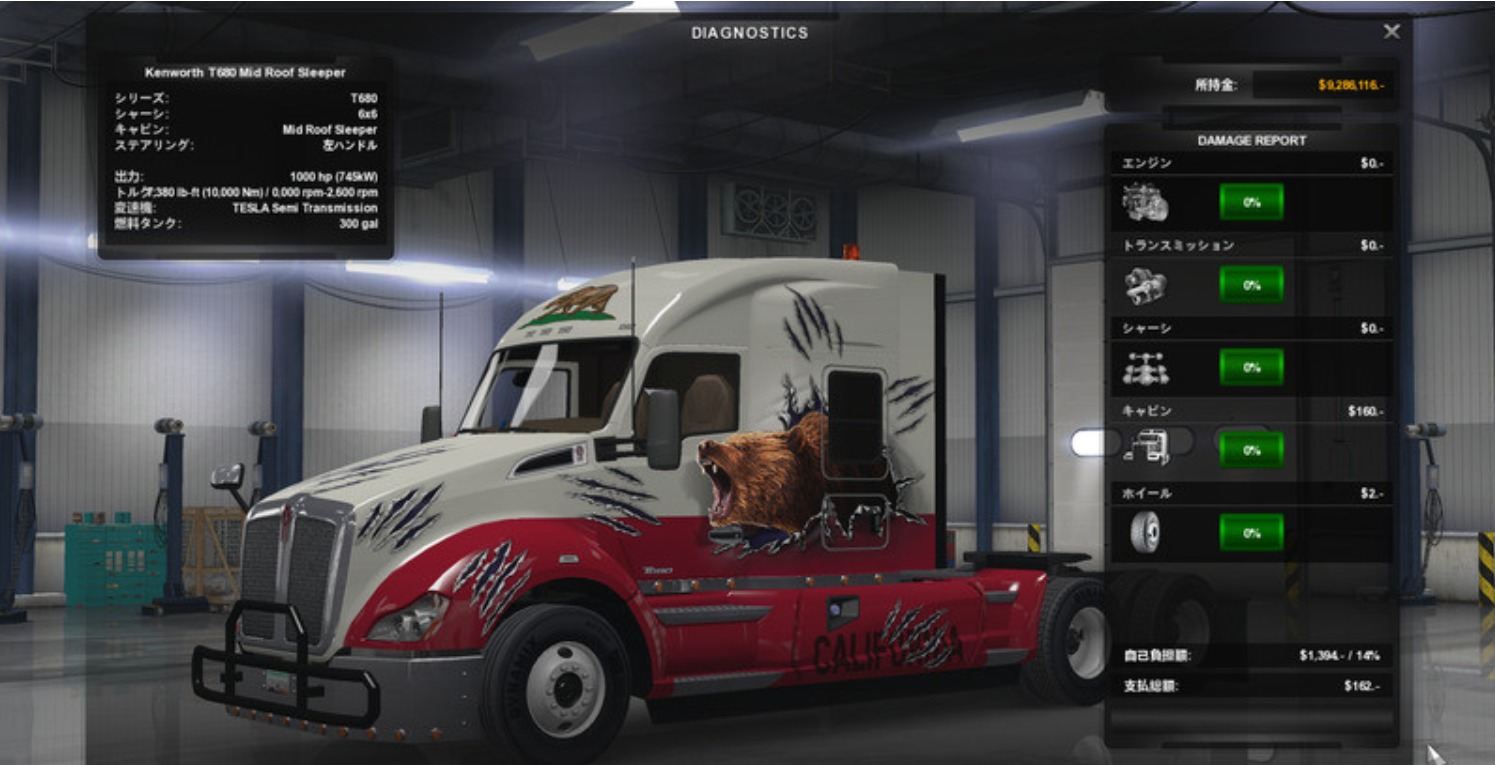Click the chassis axle icon
This screenshot has height=765, width=1495.
pyautogui.click(x=1145, y=369)
